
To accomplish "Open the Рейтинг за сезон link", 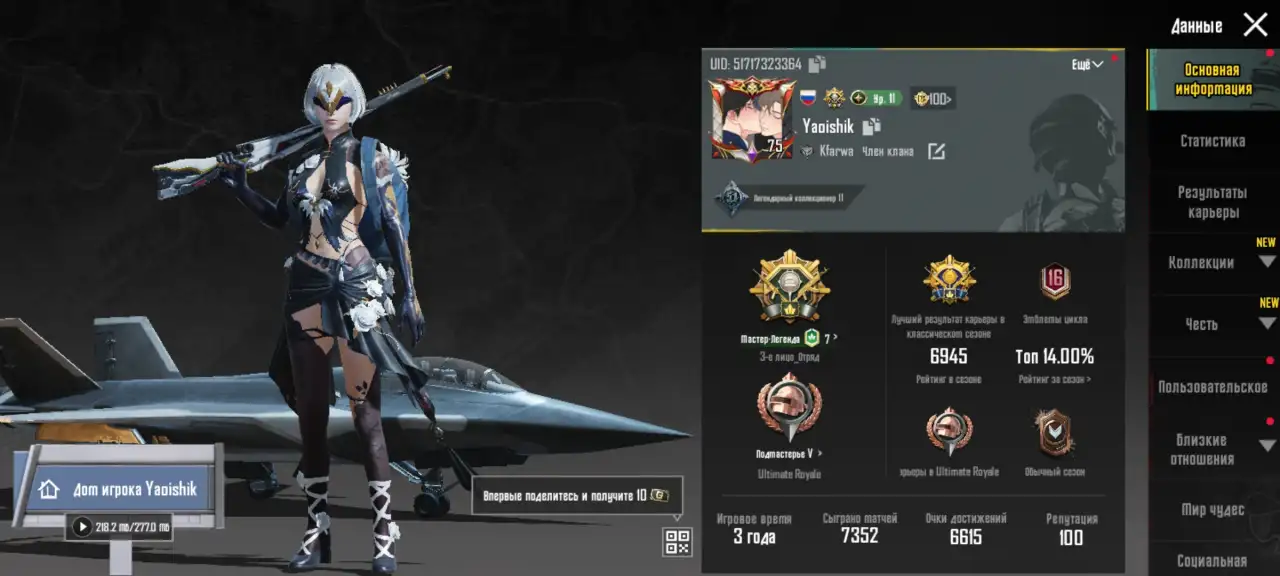I will (x=1055, y=380).
